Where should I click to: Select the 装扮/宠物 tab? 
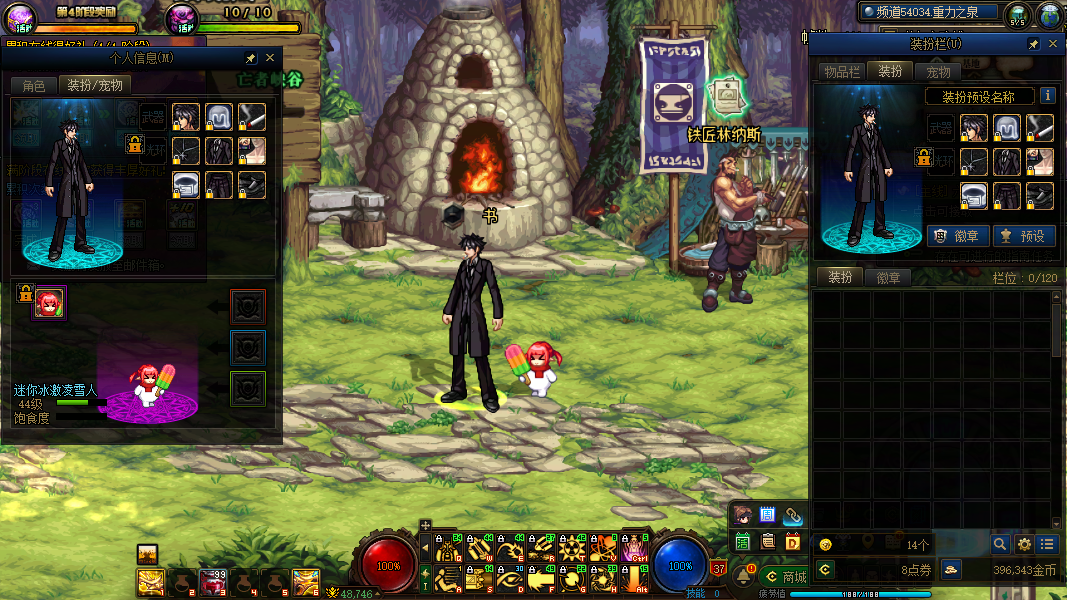95,86
